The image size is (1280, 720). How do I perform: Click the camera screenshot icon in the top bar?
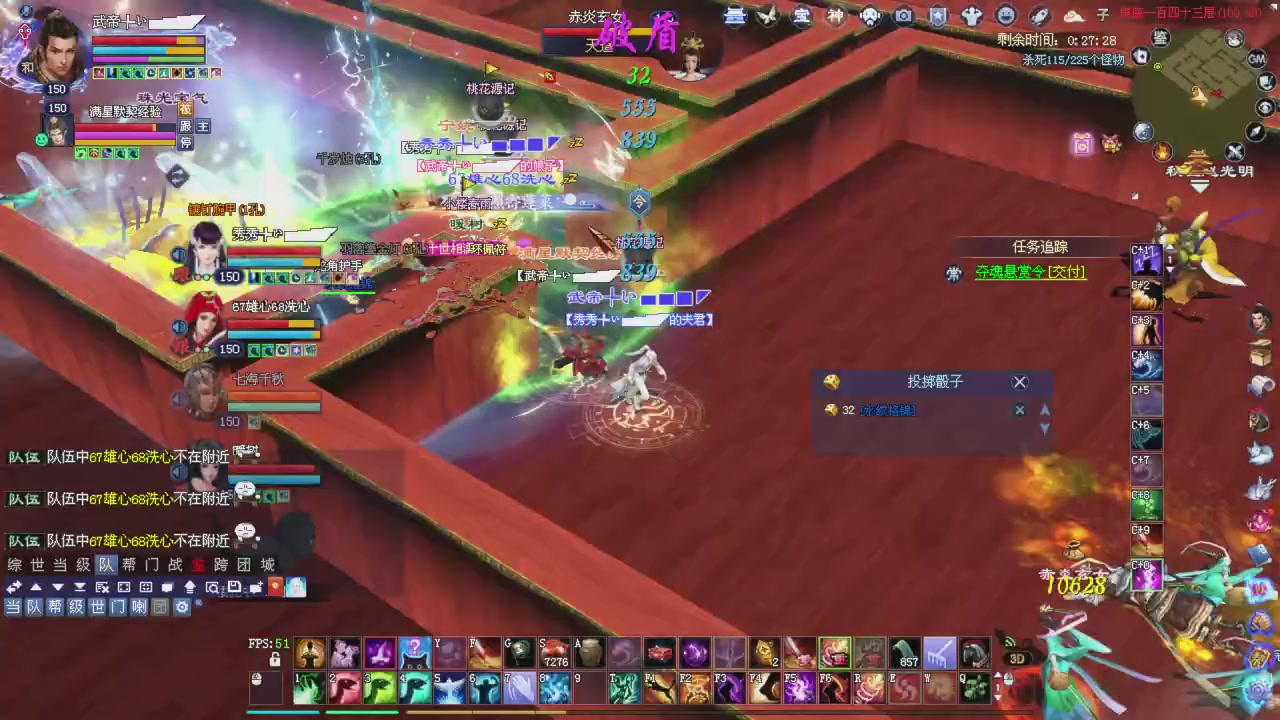(903, 15)
